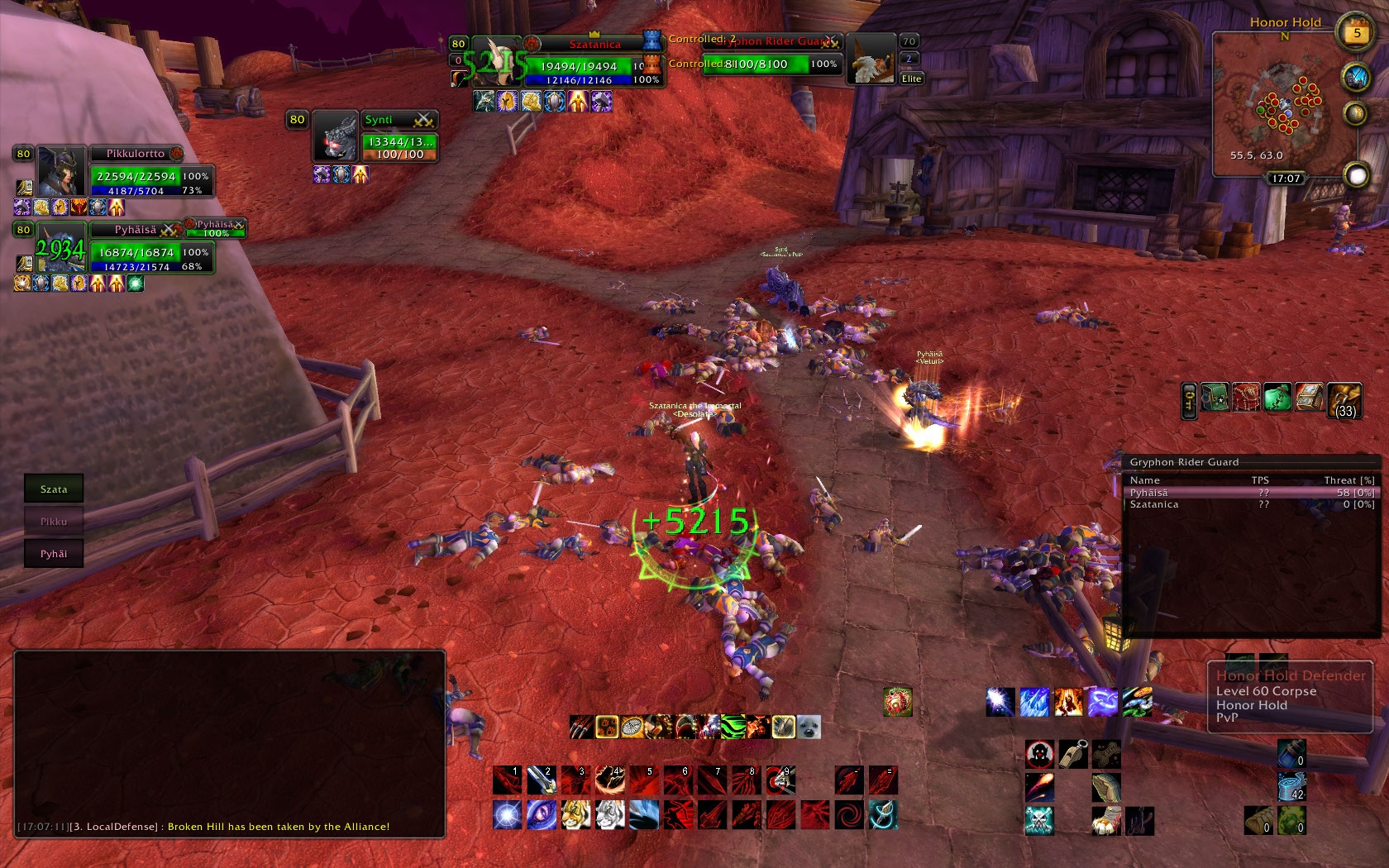Viewport: 1389px width, 868px height.
Task: Open the red embroidered bag
Action: (1246, 398)
